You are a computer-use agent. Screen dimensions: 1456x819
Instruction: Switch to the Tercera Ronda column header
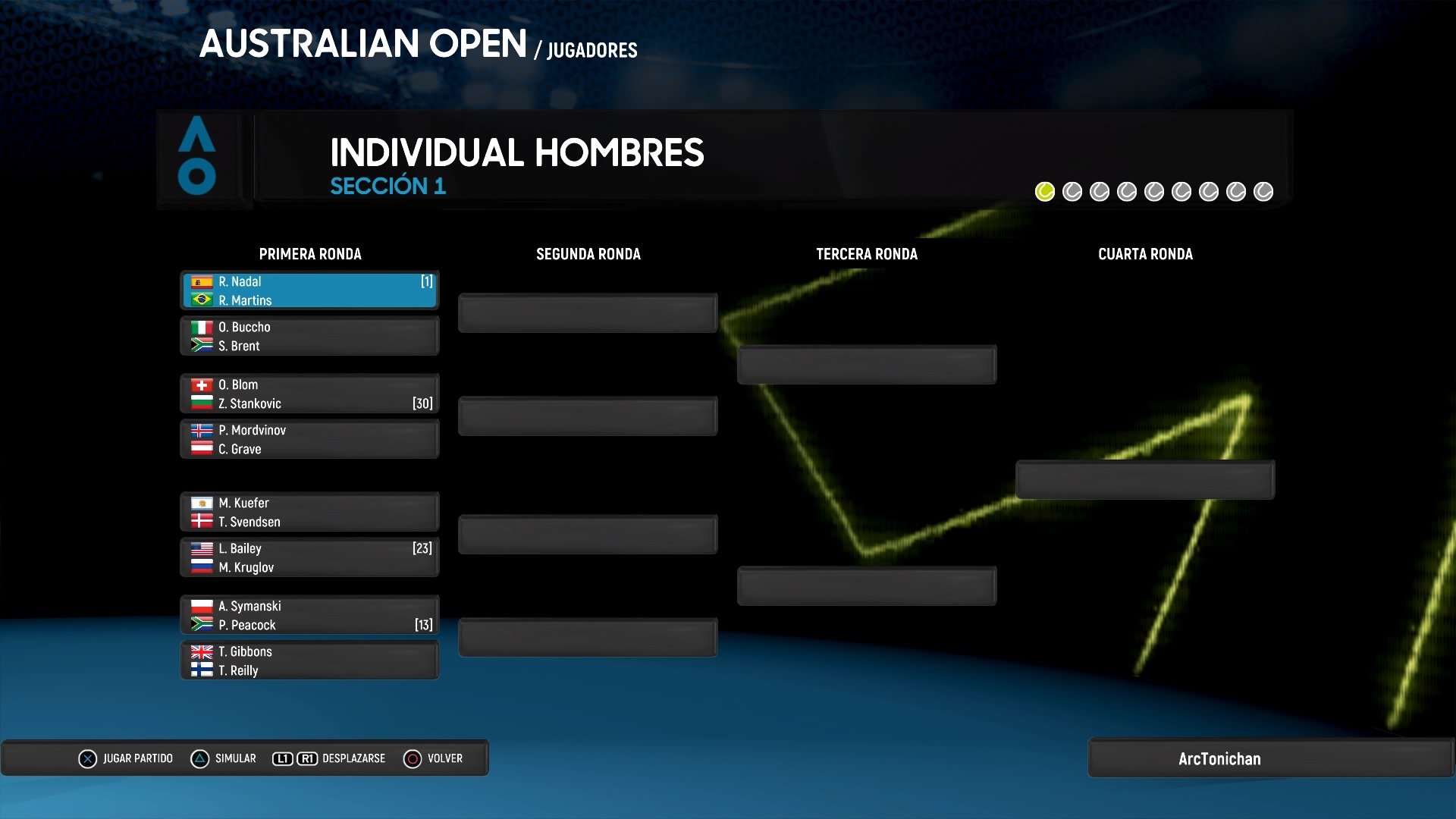tap(866, 254)
